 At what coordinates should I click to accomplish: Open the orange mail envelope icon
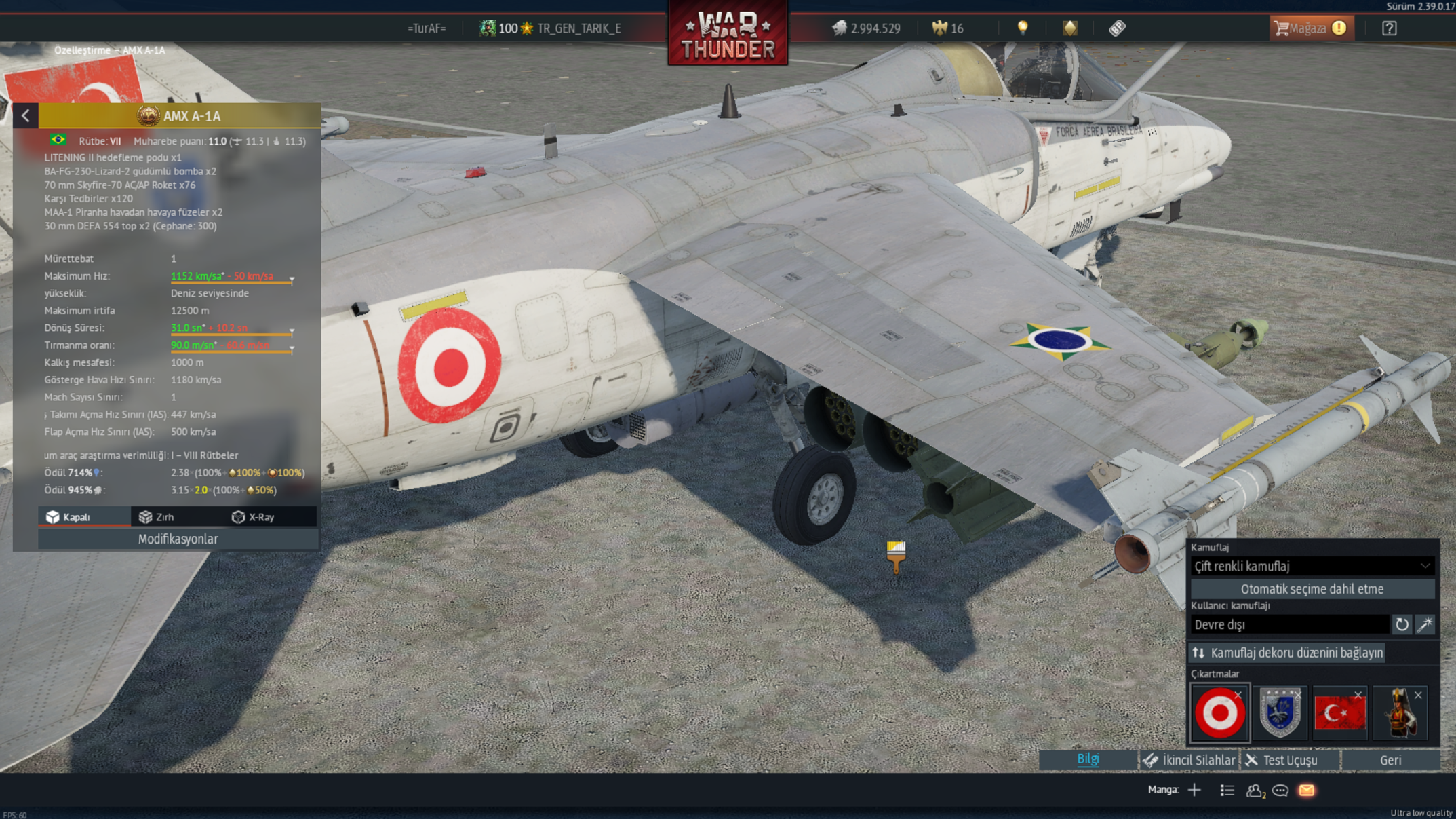1307,791
